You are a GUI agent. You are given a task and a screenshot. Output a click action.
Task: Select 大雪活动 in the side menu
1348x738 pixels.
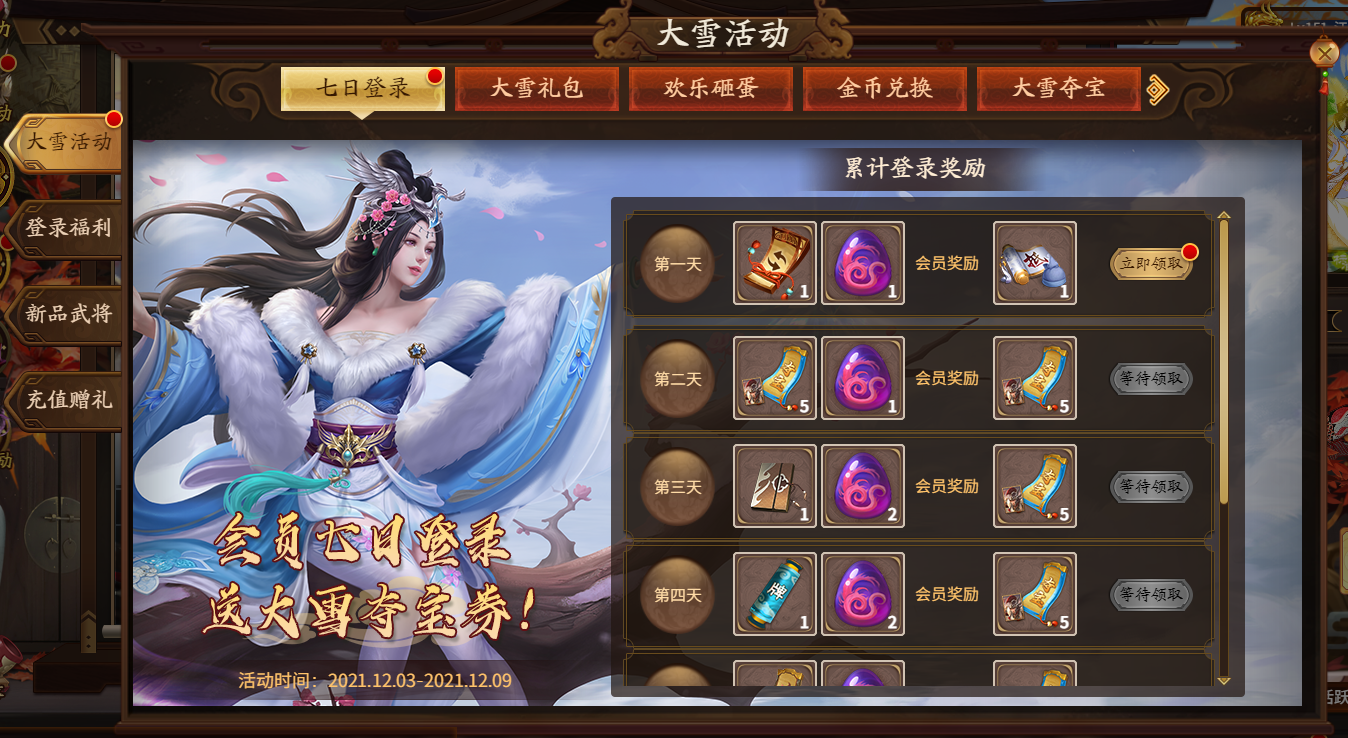[x=68, y=142]
